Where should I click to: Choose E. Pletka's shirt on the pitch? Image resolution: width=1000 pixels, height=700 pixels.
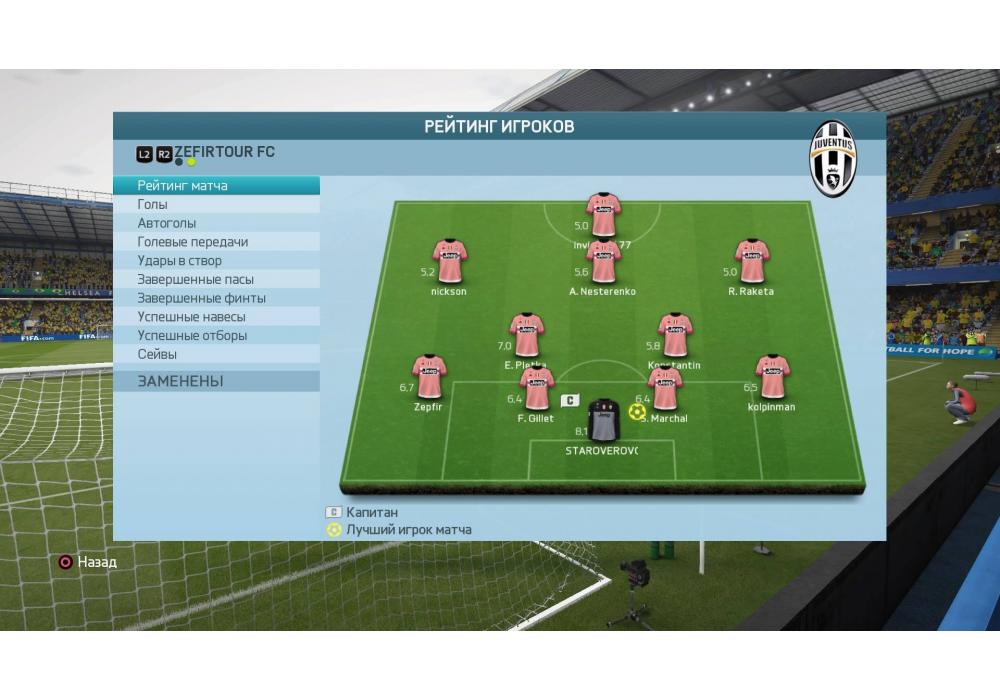526,336
